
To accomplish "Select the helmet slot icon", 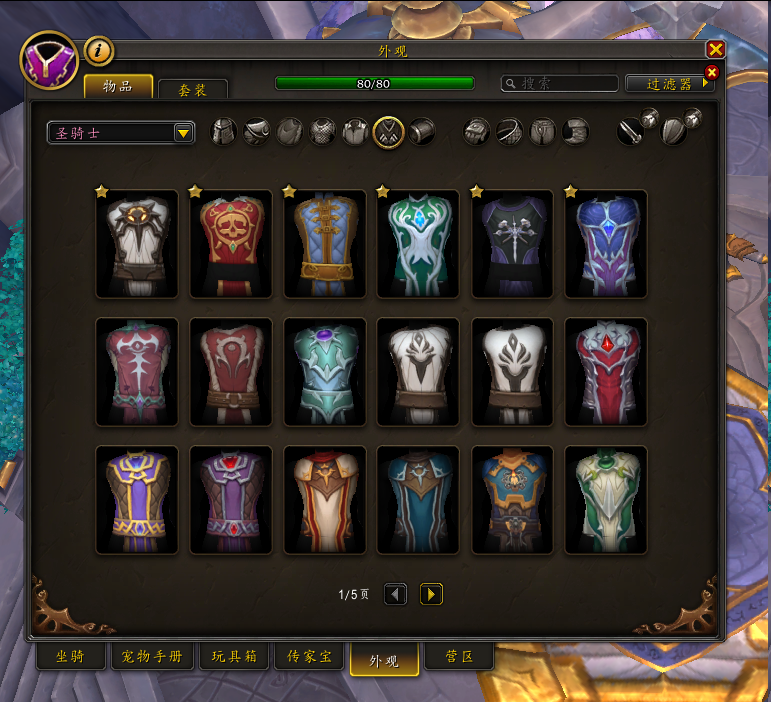I will pos(224,132).
